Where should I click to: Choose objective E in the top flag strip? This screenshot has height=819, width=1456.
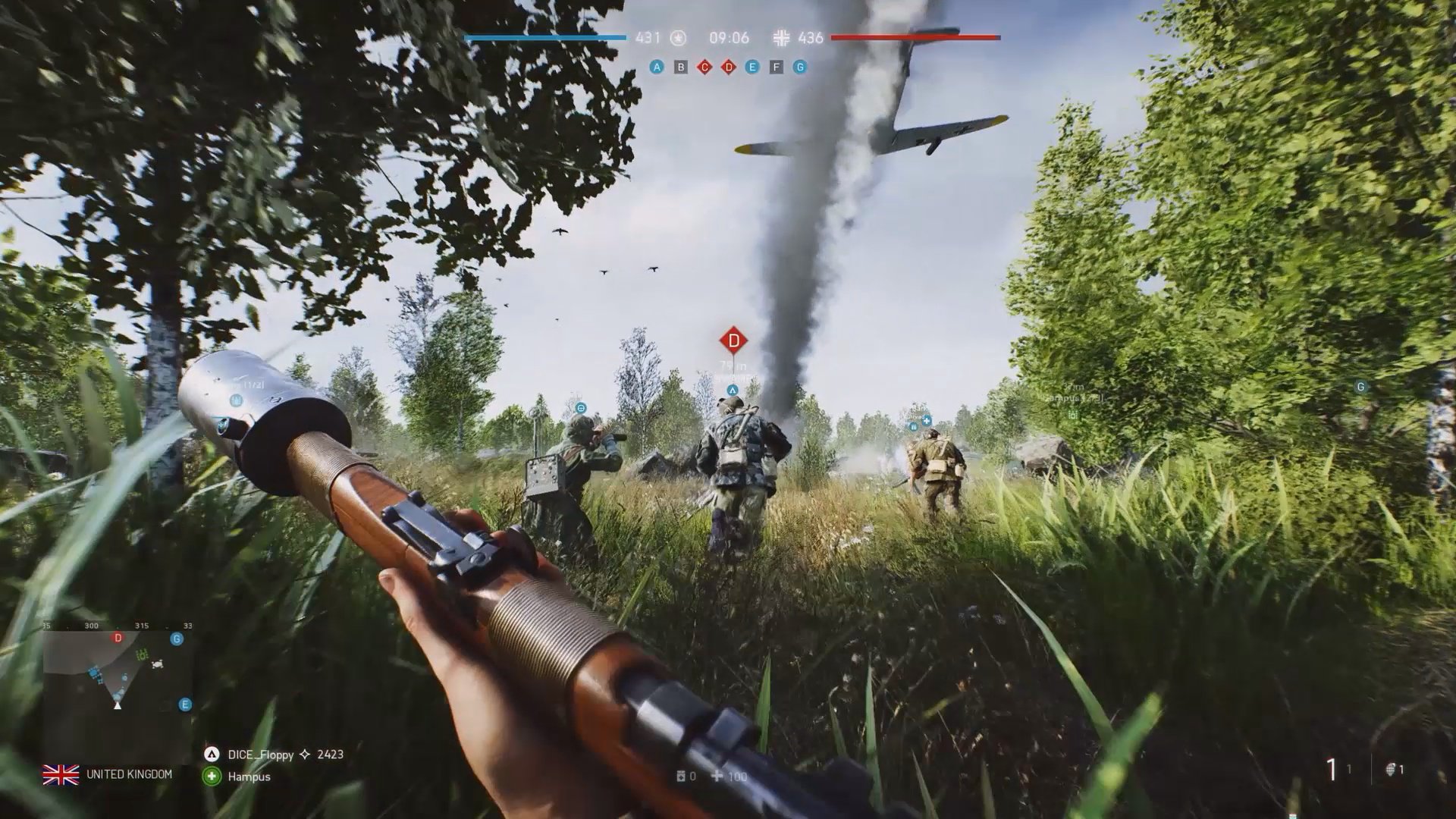[x=752, y=67]
